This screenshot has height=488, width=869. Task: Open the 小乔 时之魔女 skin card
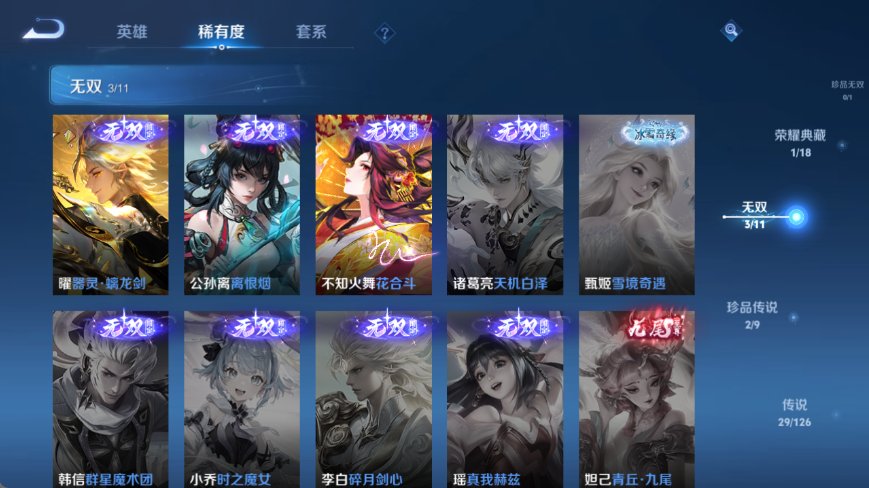pyautogui.click(x=242, y=399)
